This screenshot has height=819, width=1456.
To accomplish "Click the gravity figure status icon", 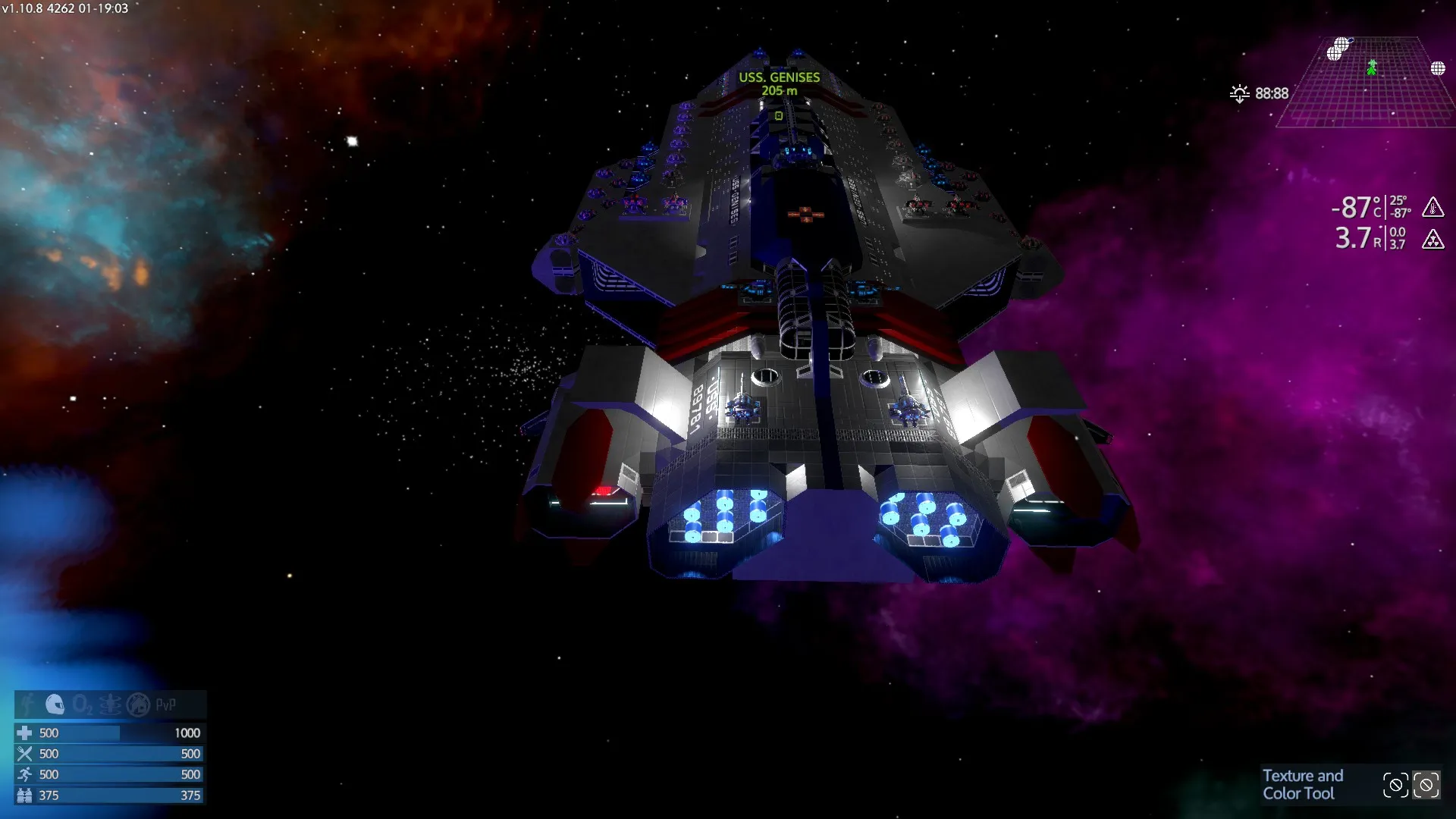I will coord(110,704).
